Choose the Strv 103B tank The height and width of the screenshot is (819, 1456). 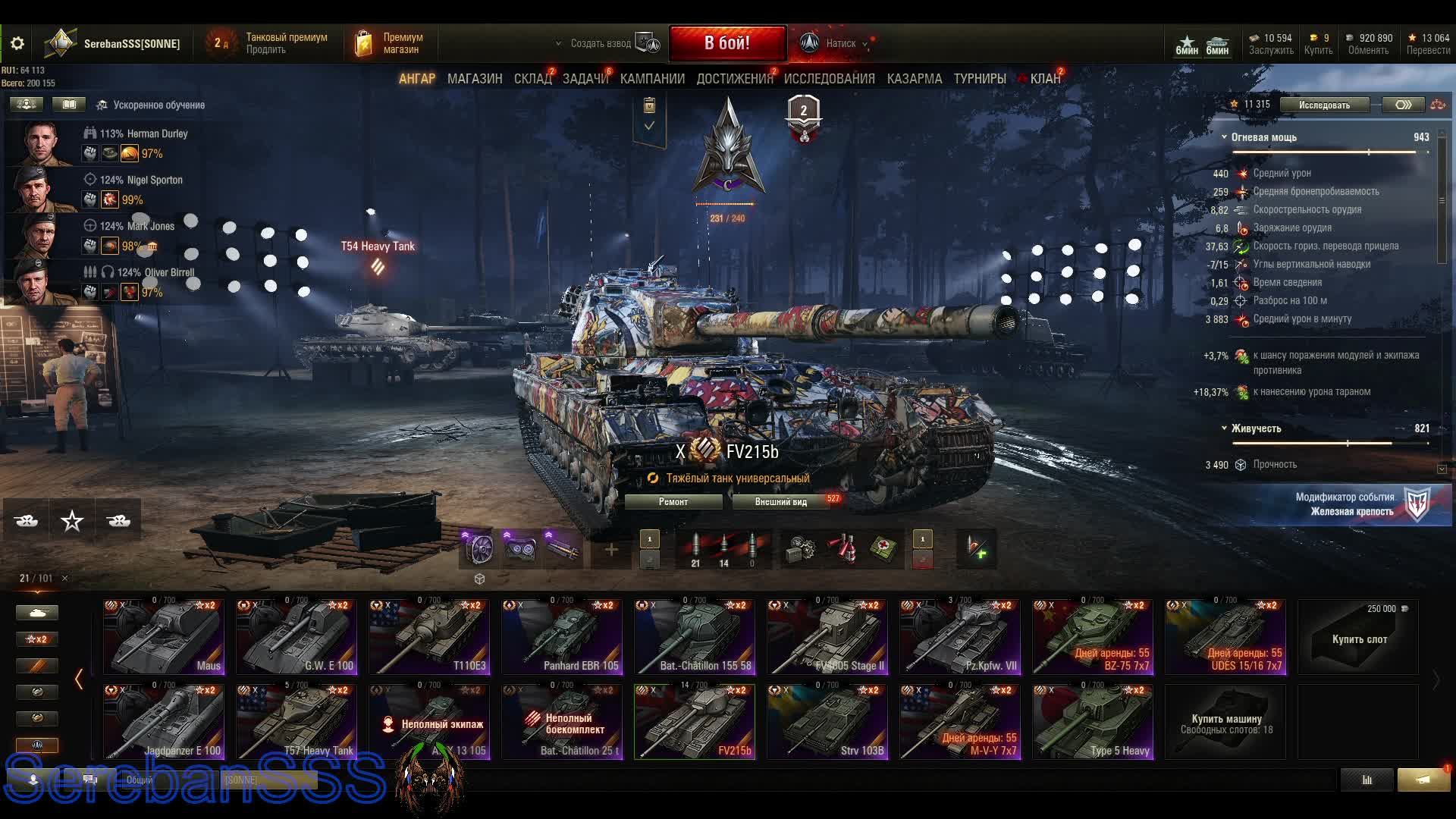[x=827, y=722]
